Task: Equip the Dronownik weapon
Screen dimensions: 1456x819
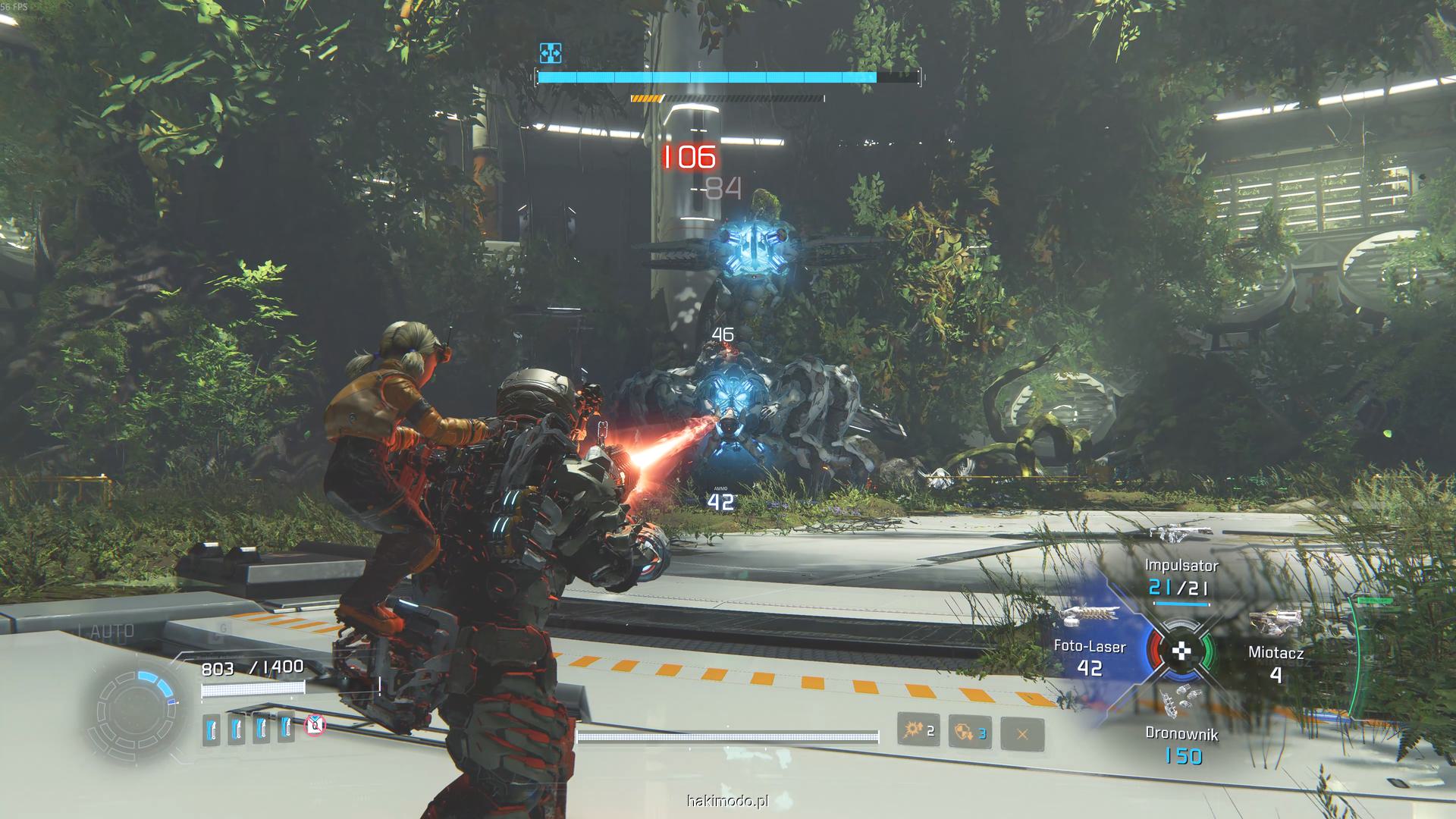Action: click(x=1181, y=744)
